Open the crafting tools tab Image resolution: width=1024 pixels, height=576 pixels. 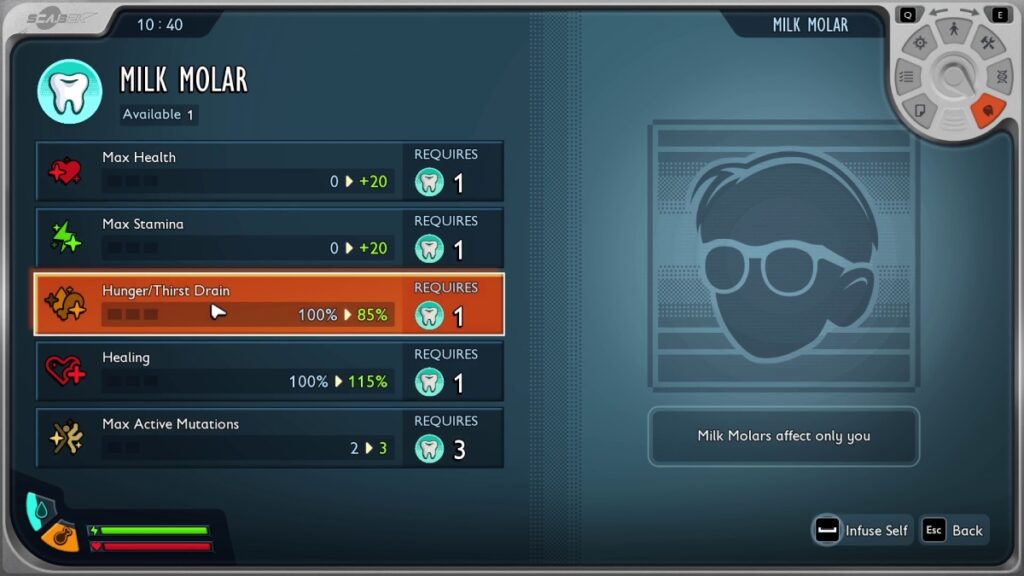click(x=987, y=43)
